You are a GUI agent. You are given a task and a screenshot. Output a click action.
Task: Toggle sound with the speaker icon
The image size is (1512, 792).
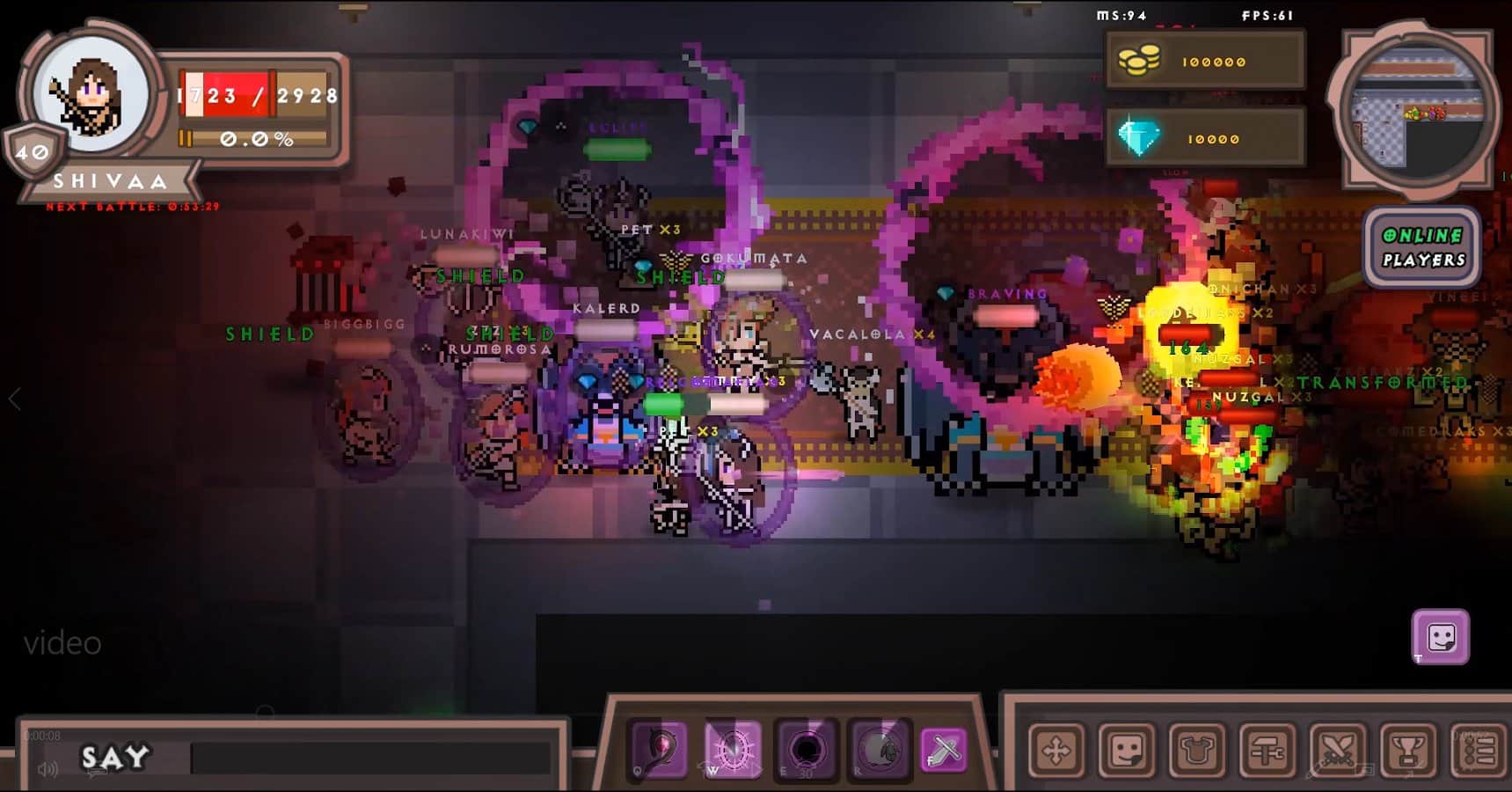pos(47,767)
